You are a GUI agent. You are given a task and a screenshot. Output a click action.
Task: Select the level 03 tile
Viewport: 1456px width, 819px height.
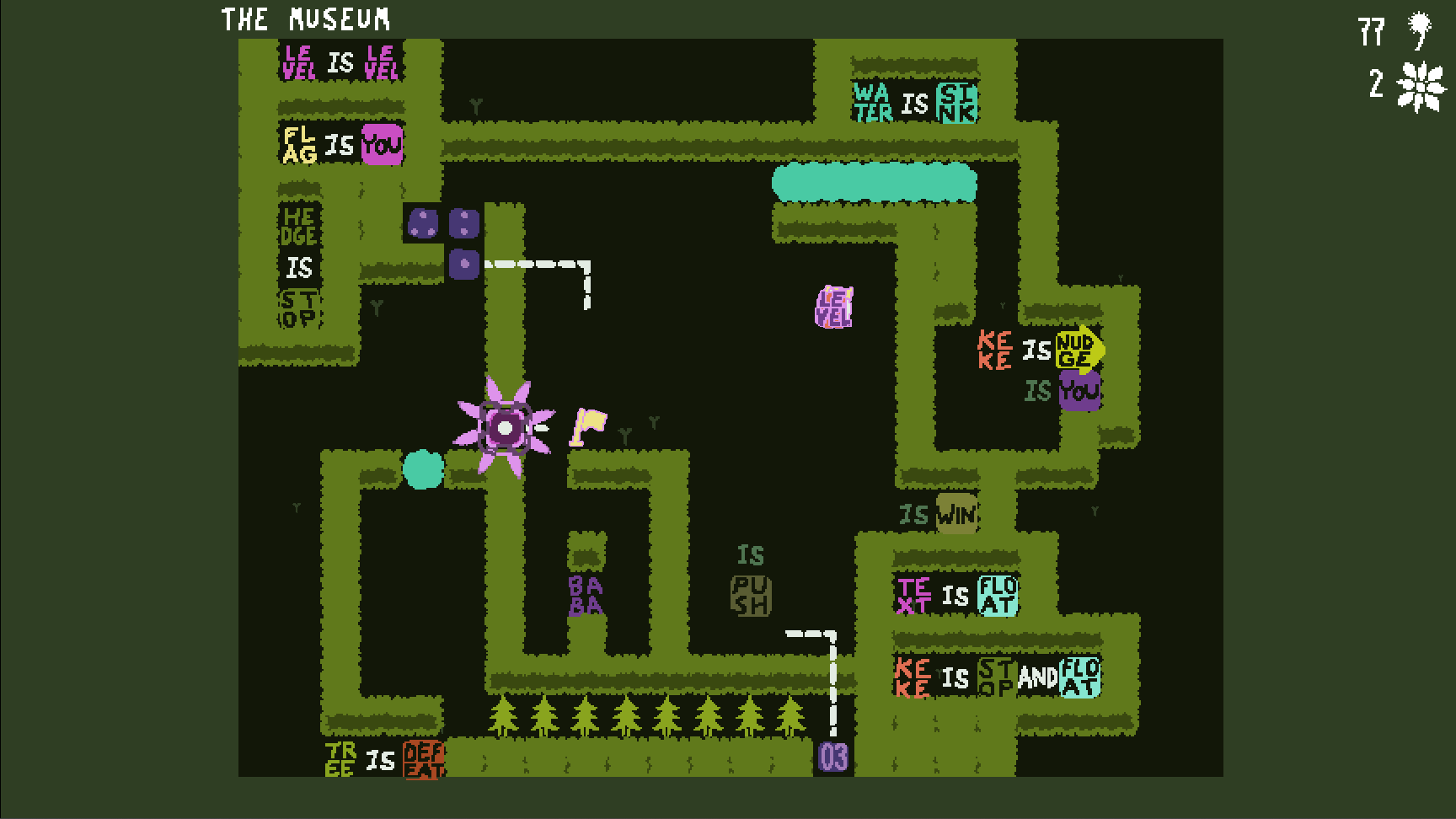(833, 756)
